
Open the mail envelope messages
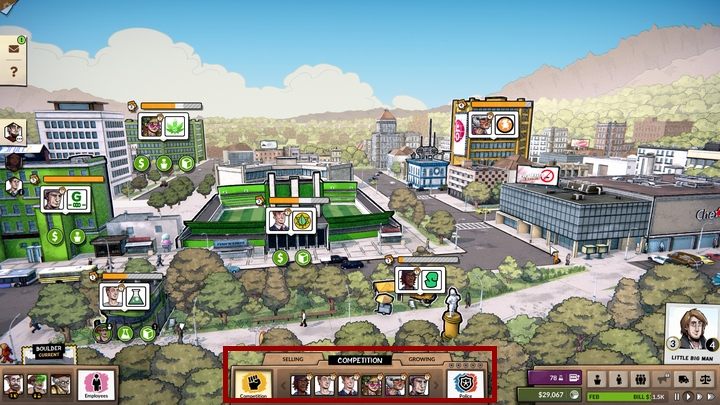coord(14,47)
